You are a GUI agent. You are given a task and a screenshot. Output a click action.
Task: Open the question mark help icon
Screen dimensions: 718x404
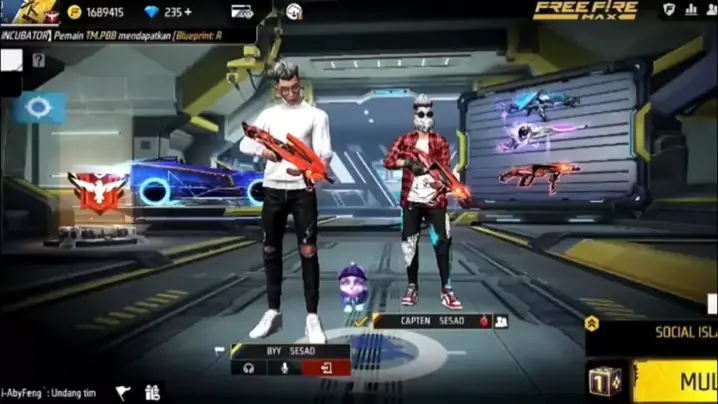[x=38, y=60]
